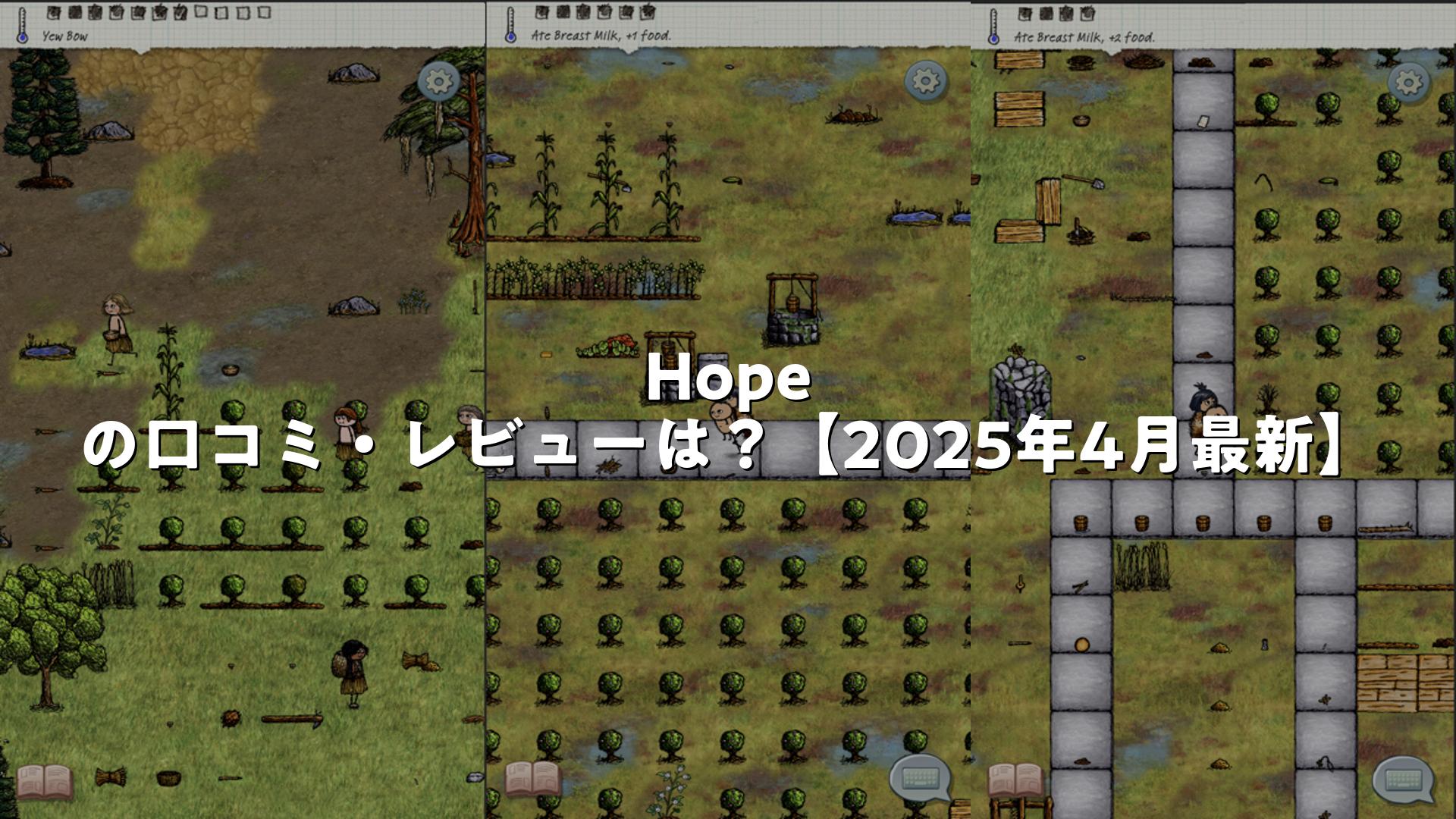
Task: Open chat keyboard bubble in the right screenshot
Action: point(1404,780)
